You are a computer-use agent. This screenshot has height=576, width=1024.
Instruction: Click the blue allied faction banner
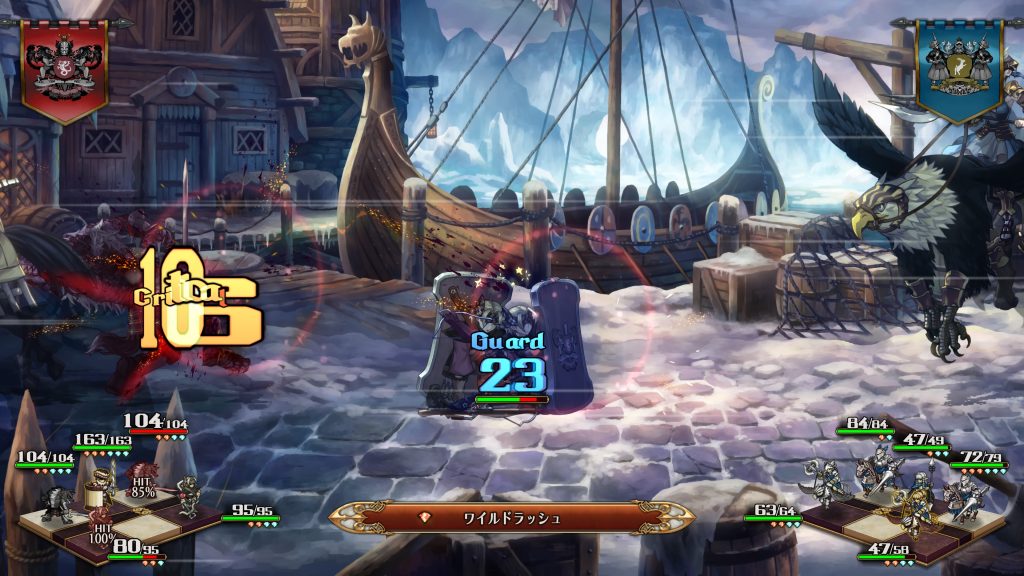[x=959, y=66]
